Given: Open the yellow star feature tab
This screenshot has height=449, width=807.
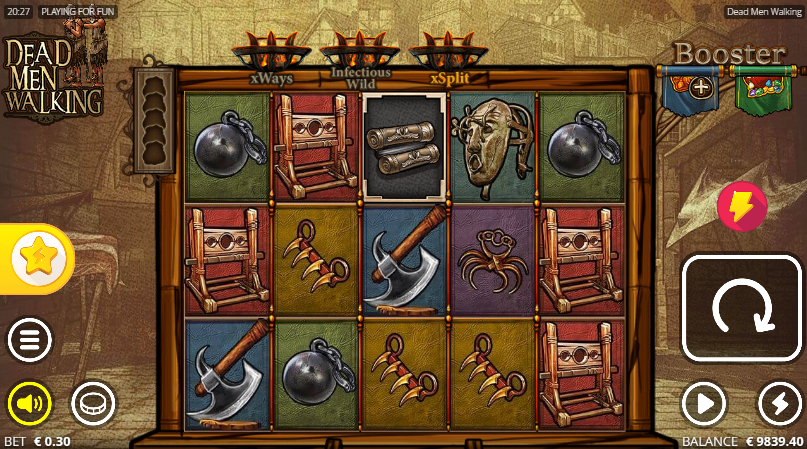Looking at the screenshot, I should click(38, 259).
